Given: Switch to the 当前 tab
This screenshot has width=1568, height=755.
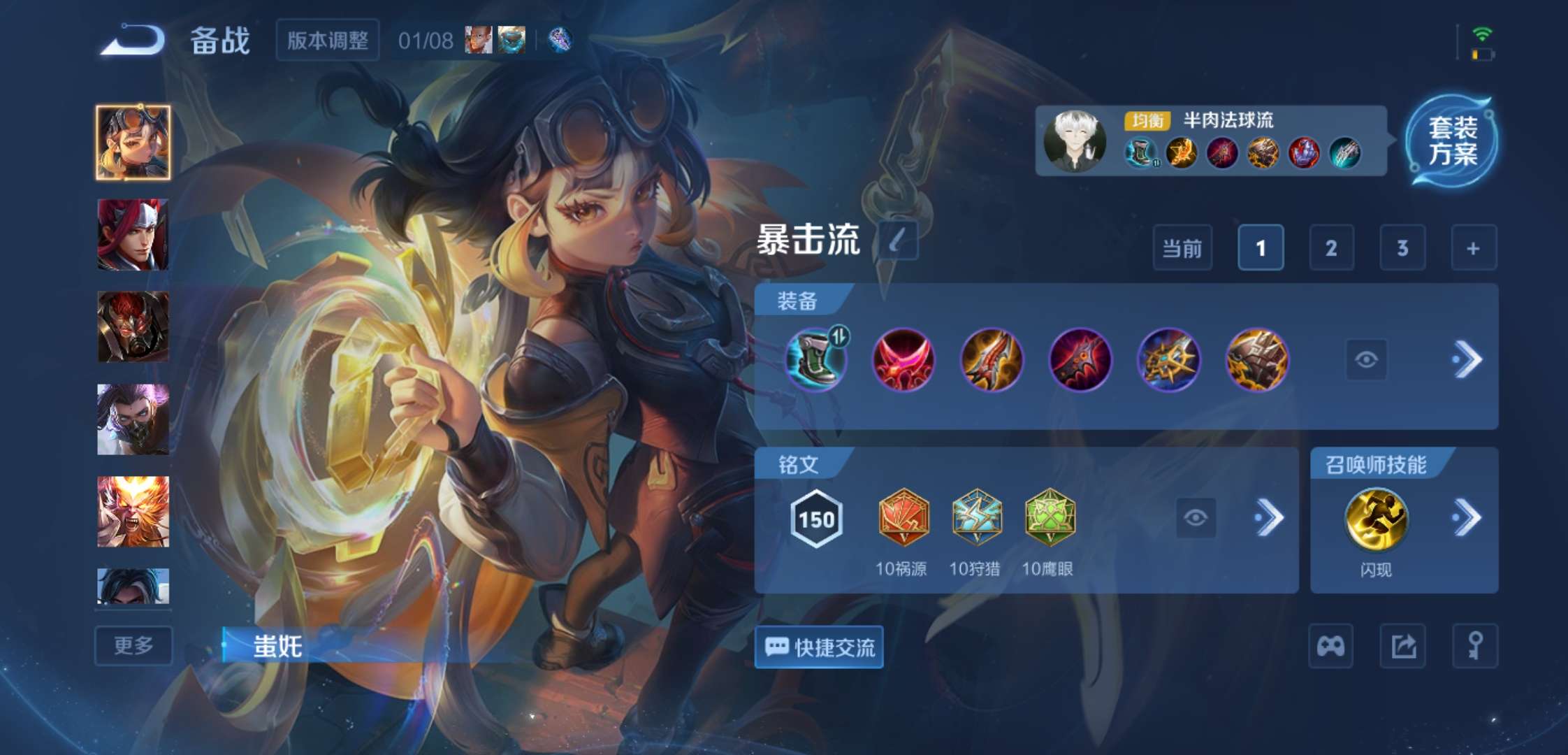Looking at the screenshot, I should (1182, 248).
